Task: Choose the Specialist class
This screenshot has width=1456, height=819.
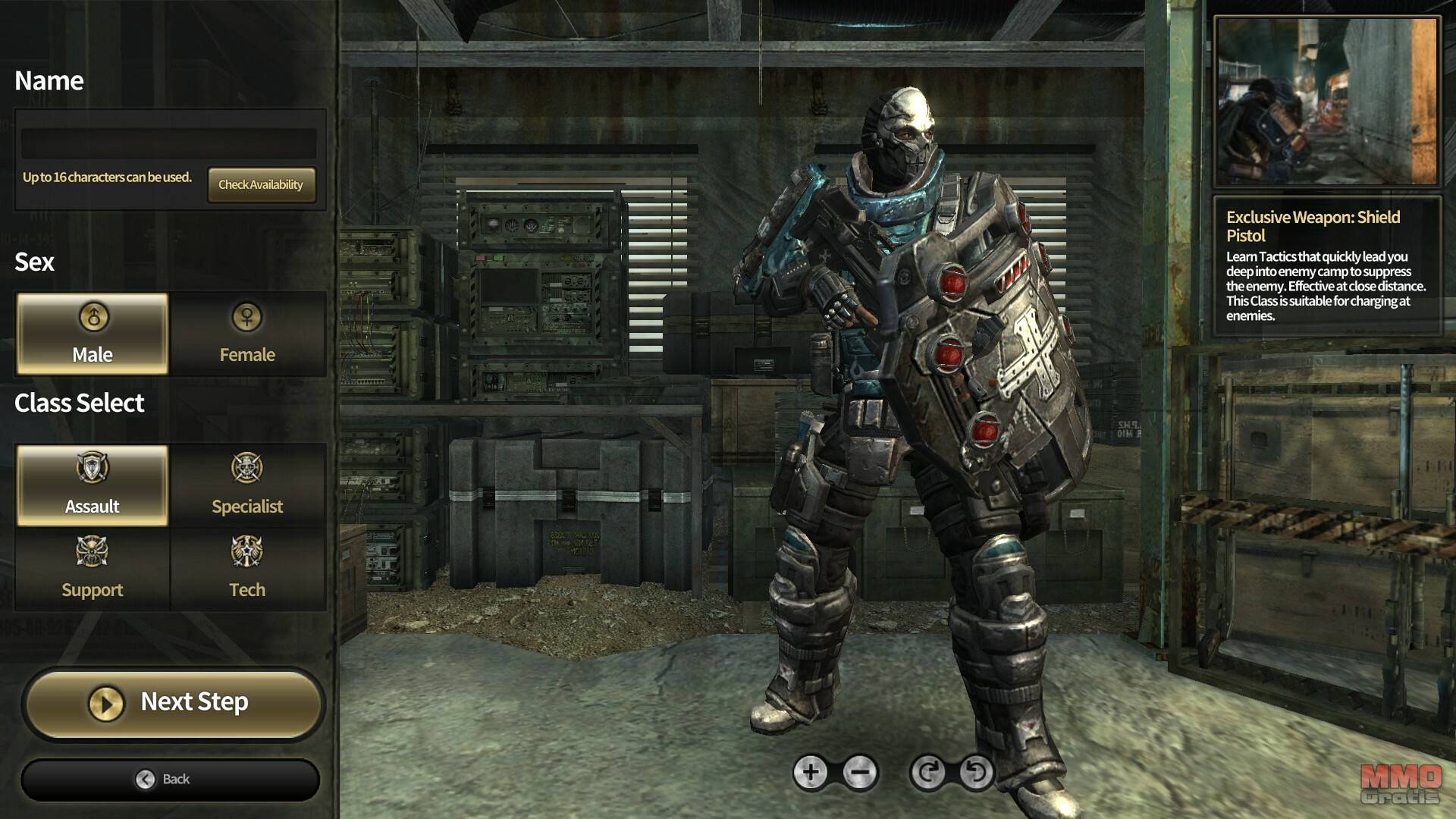Action: 247,485
